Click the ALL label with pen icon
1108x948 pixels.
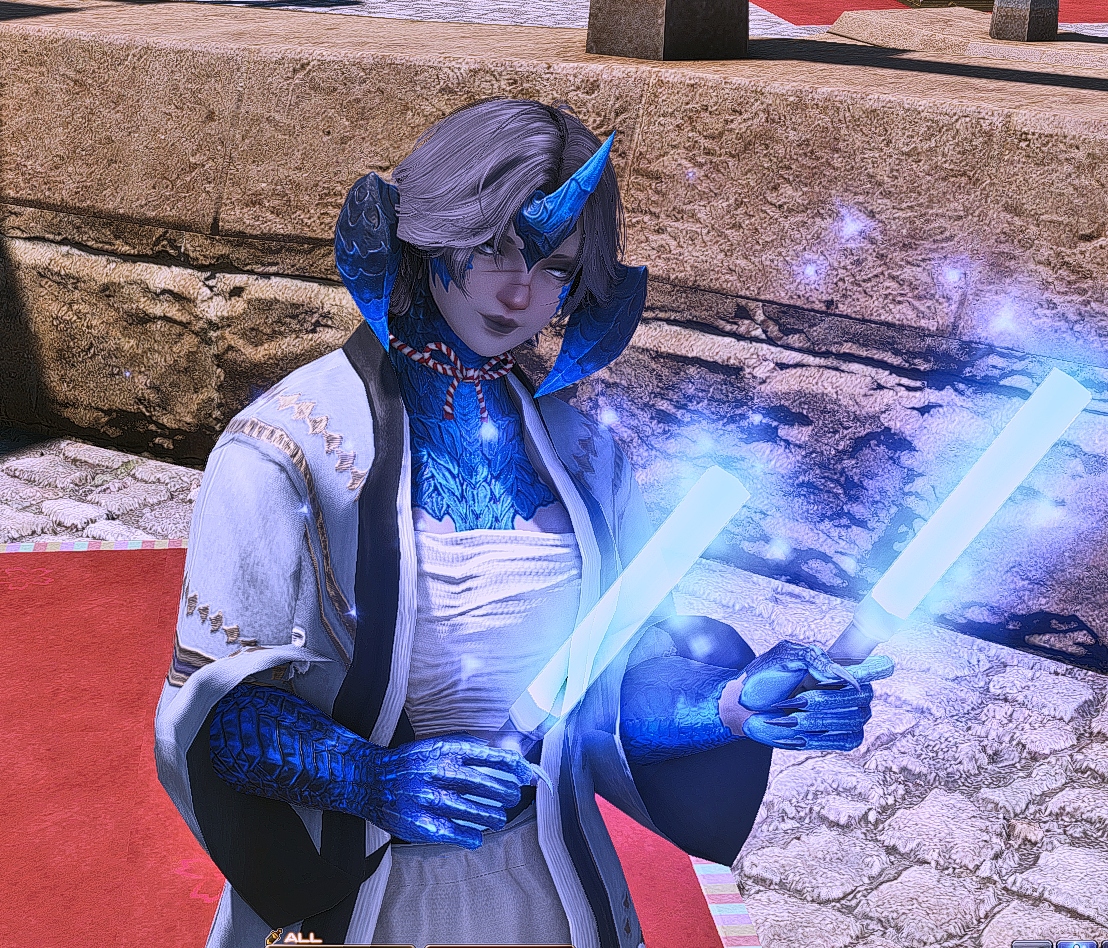point(294,938)
